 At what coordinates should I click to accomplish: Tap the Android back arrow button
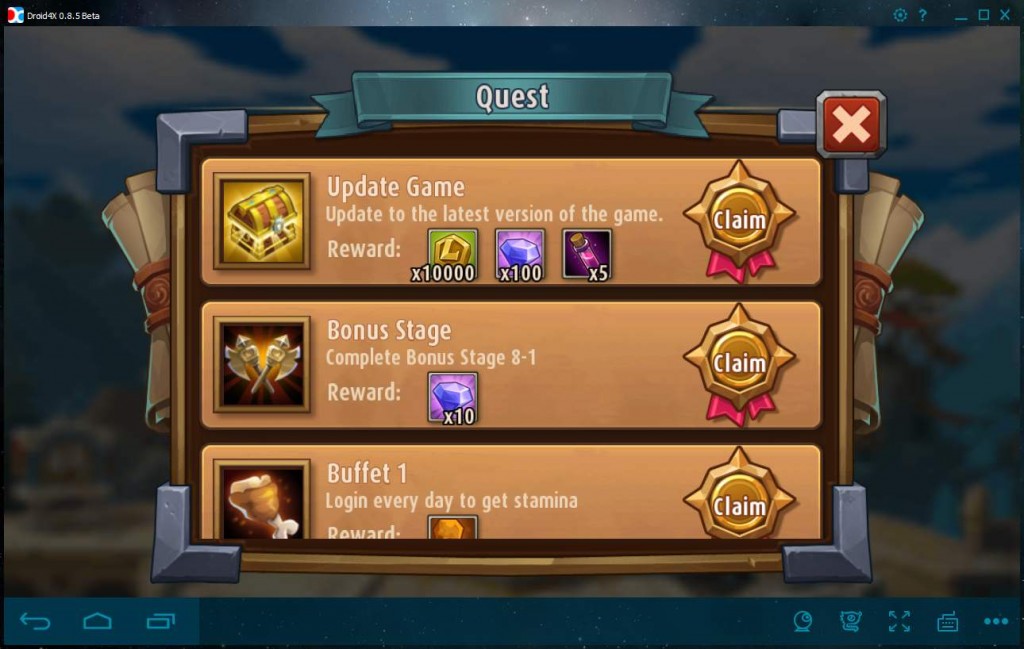pos(35,622)
